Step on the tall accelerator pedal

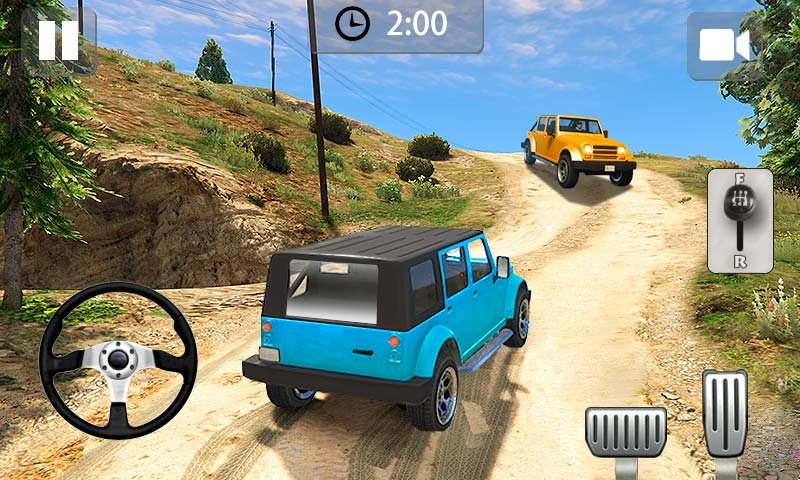pyautogui.click(x=724, y=413)
